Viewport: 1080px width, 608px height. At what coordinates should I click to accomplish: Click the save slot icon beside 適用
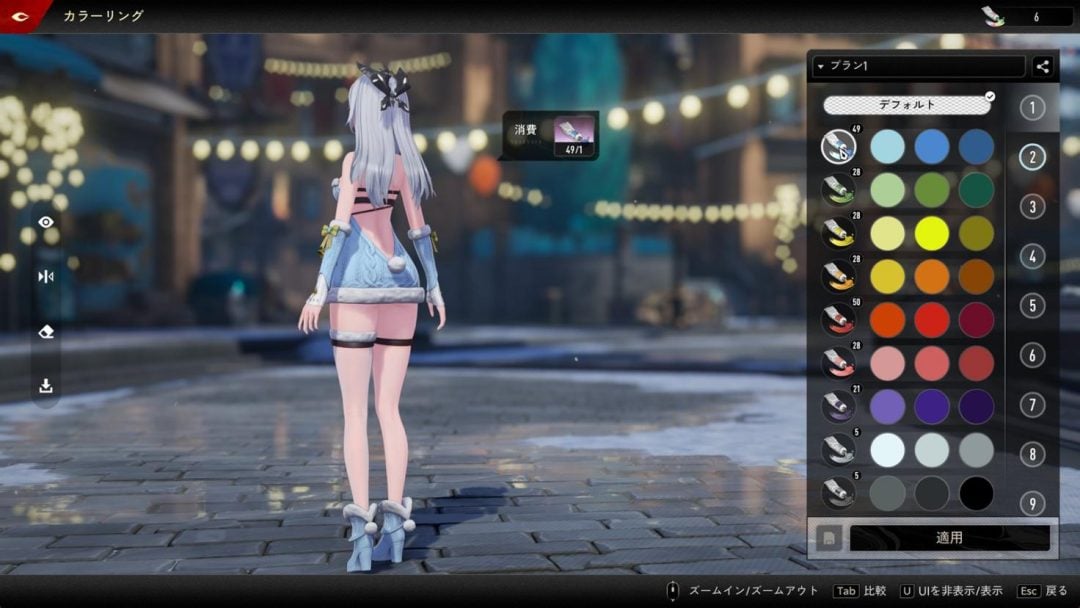click(828, 538)
